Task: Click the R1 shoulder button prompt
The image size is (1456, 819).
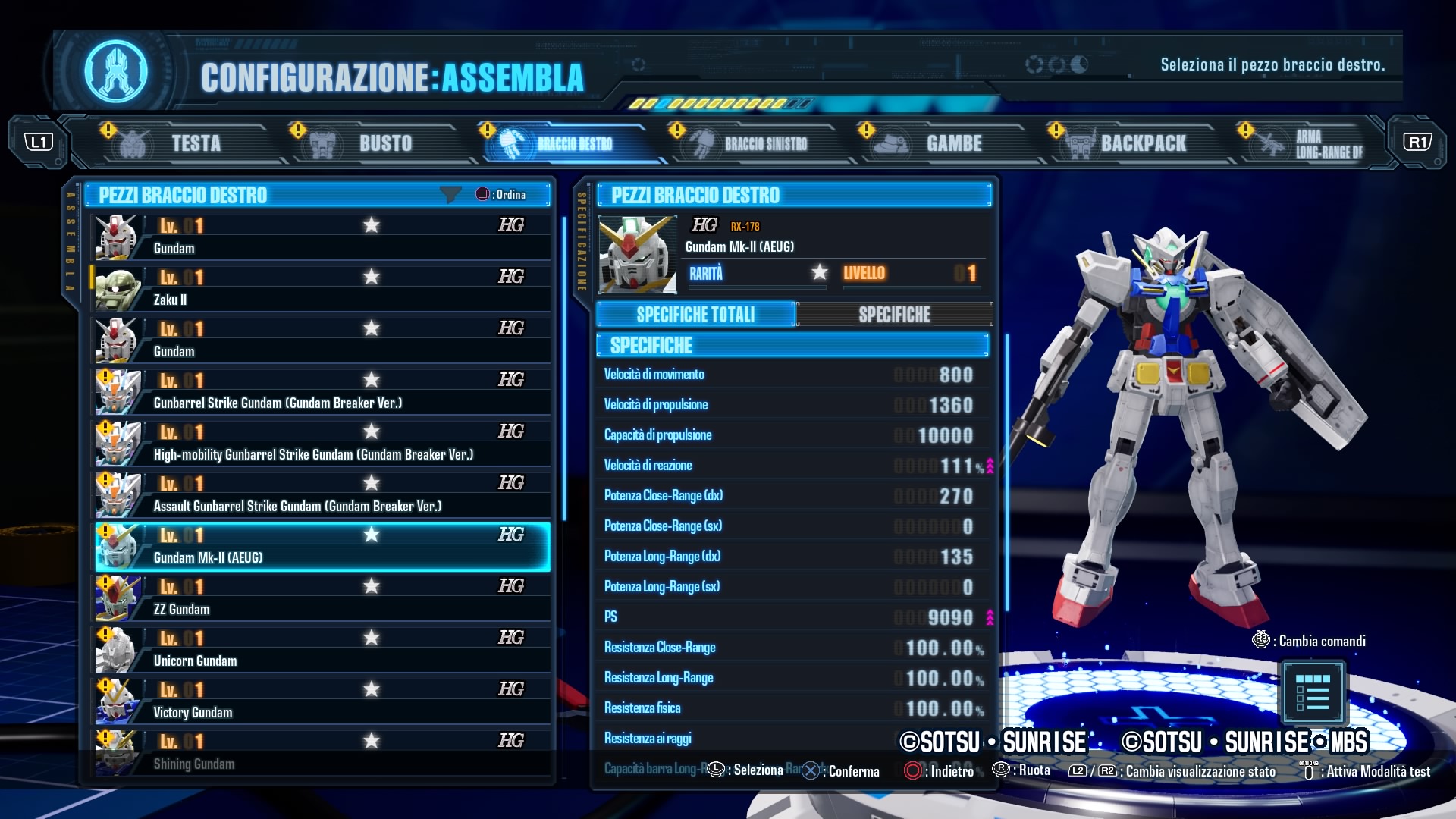Action: [1417, 142]
